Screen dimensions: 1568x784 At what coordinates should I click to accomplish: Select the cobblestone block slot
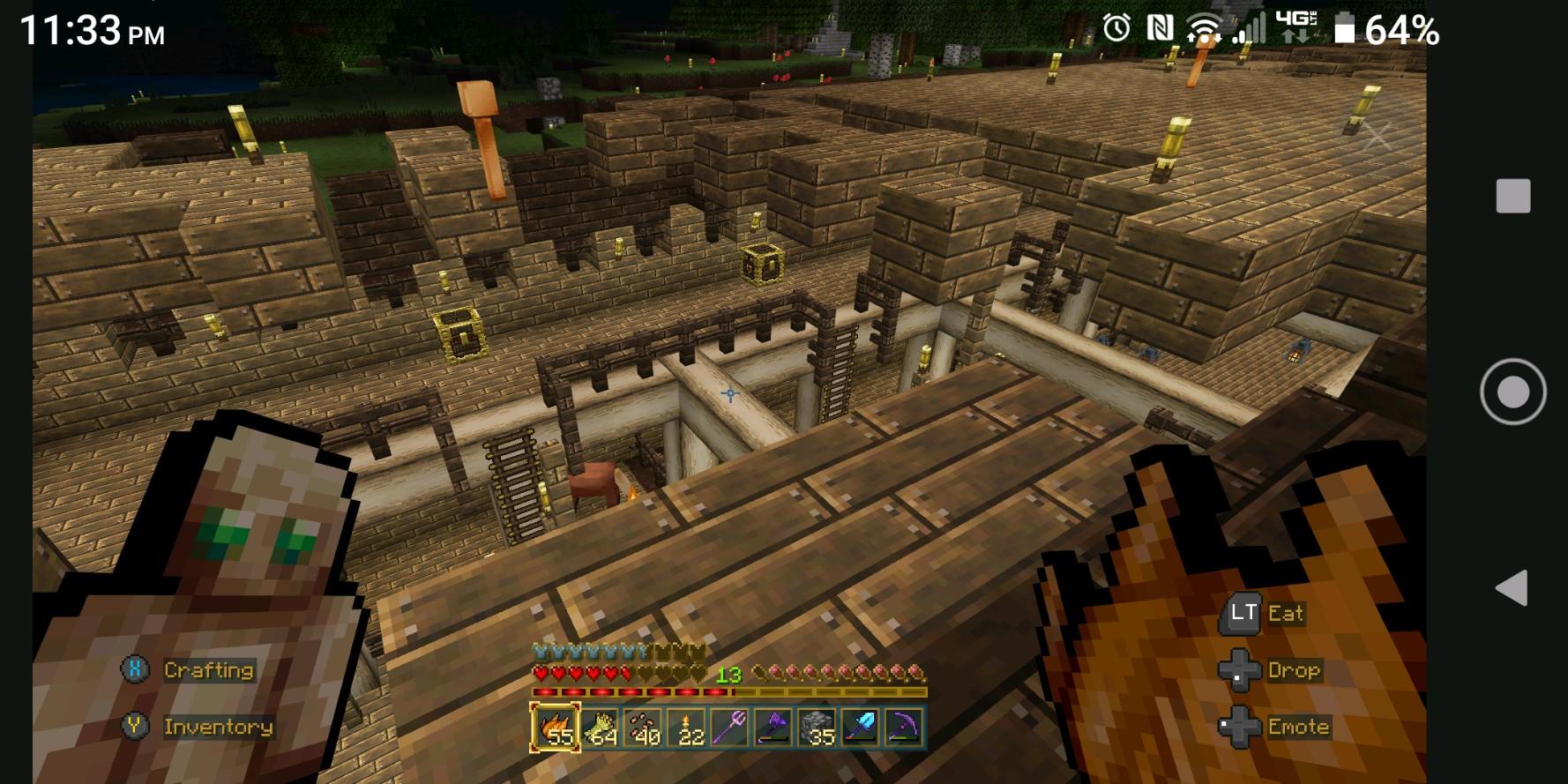pos(818,728)
